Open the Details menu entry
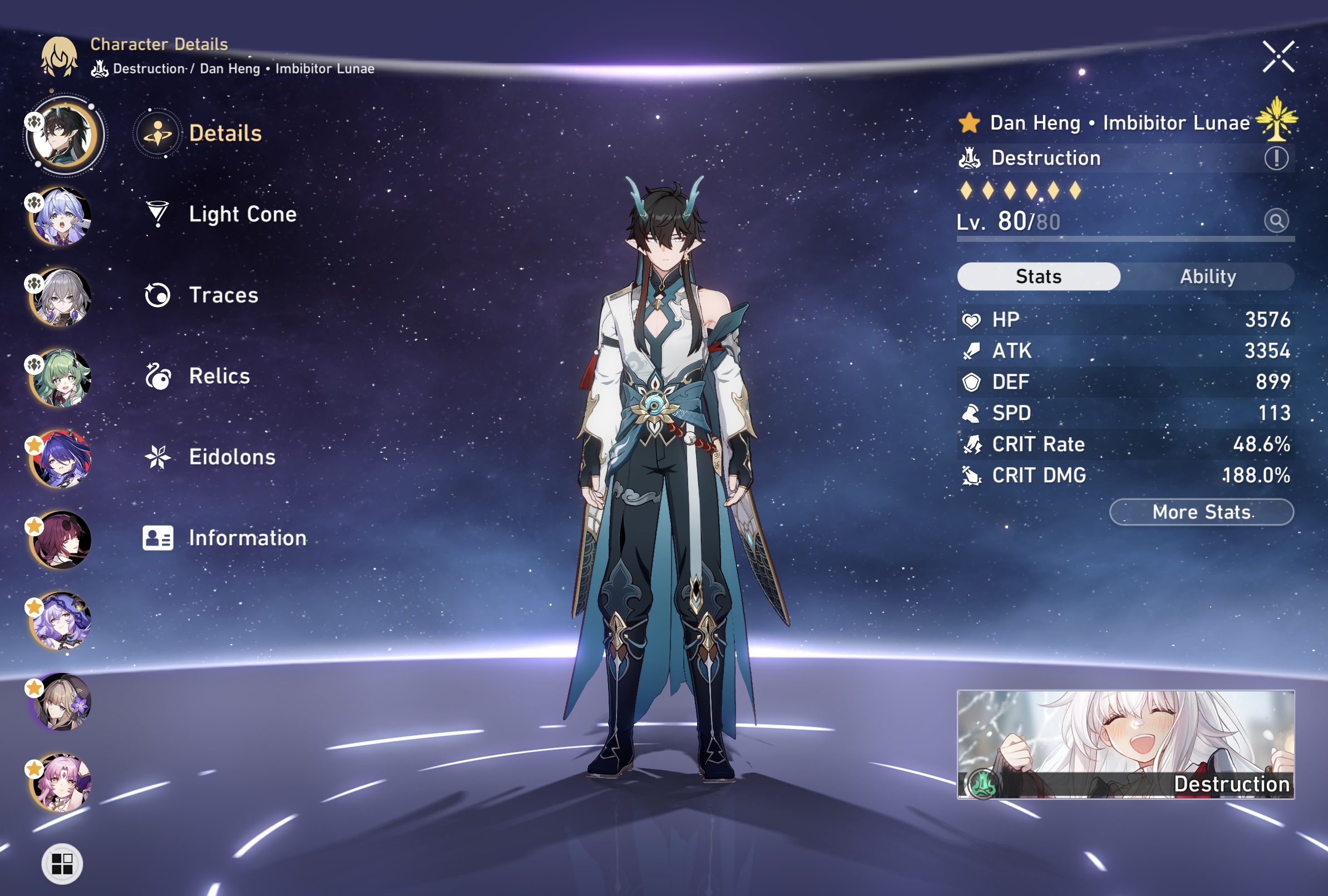This screenshot has height=896, width=1328. point(225,133)
